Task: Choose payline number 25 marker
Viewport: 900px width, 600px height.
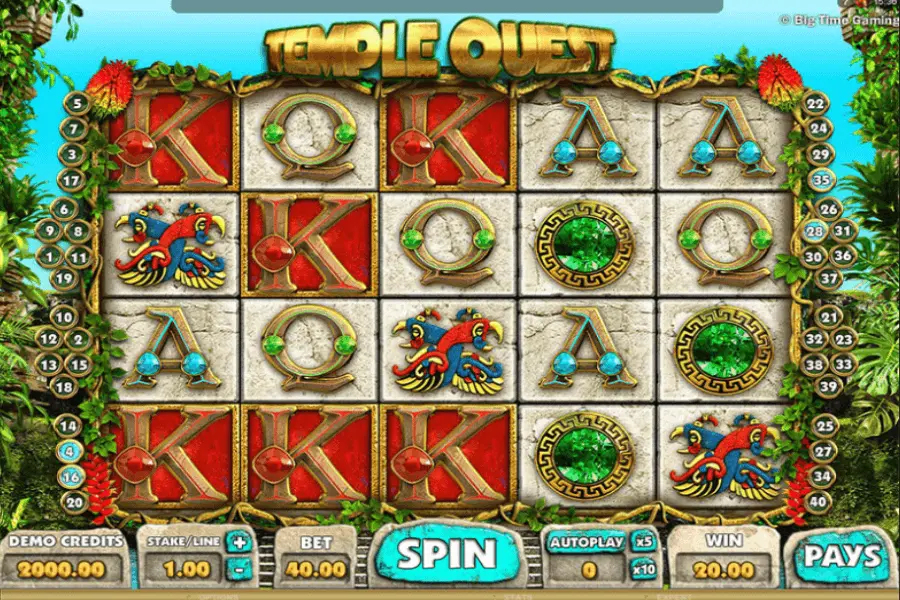Action: tap(824, 426)
